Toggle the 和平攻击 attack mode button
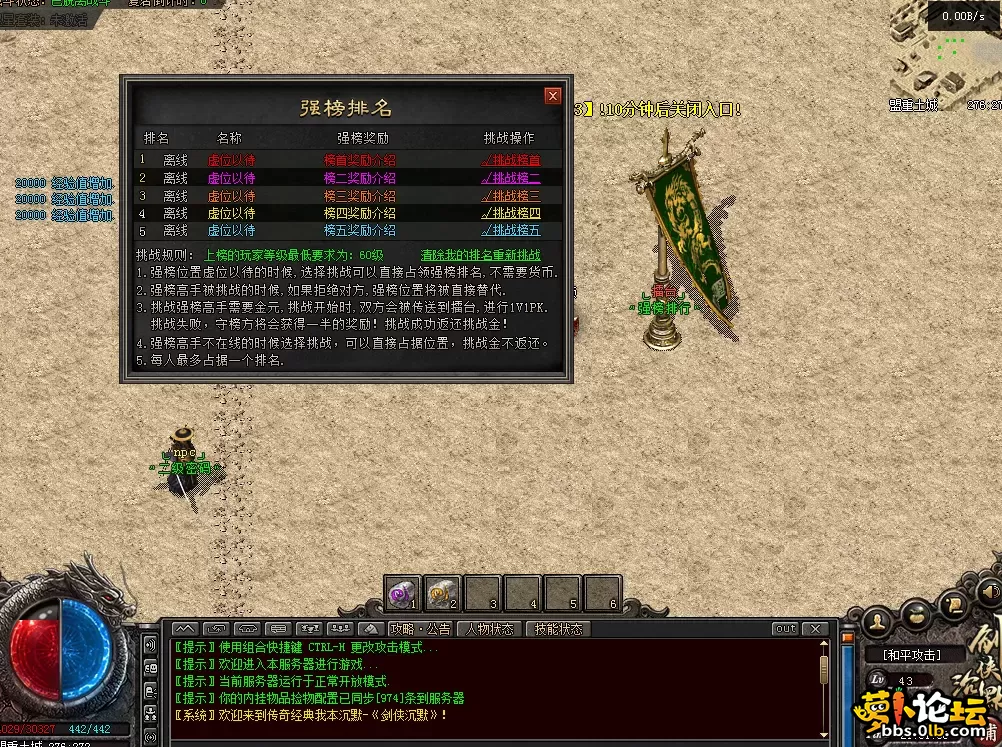This screenshot has width=1002, height=747. (909, 655)
